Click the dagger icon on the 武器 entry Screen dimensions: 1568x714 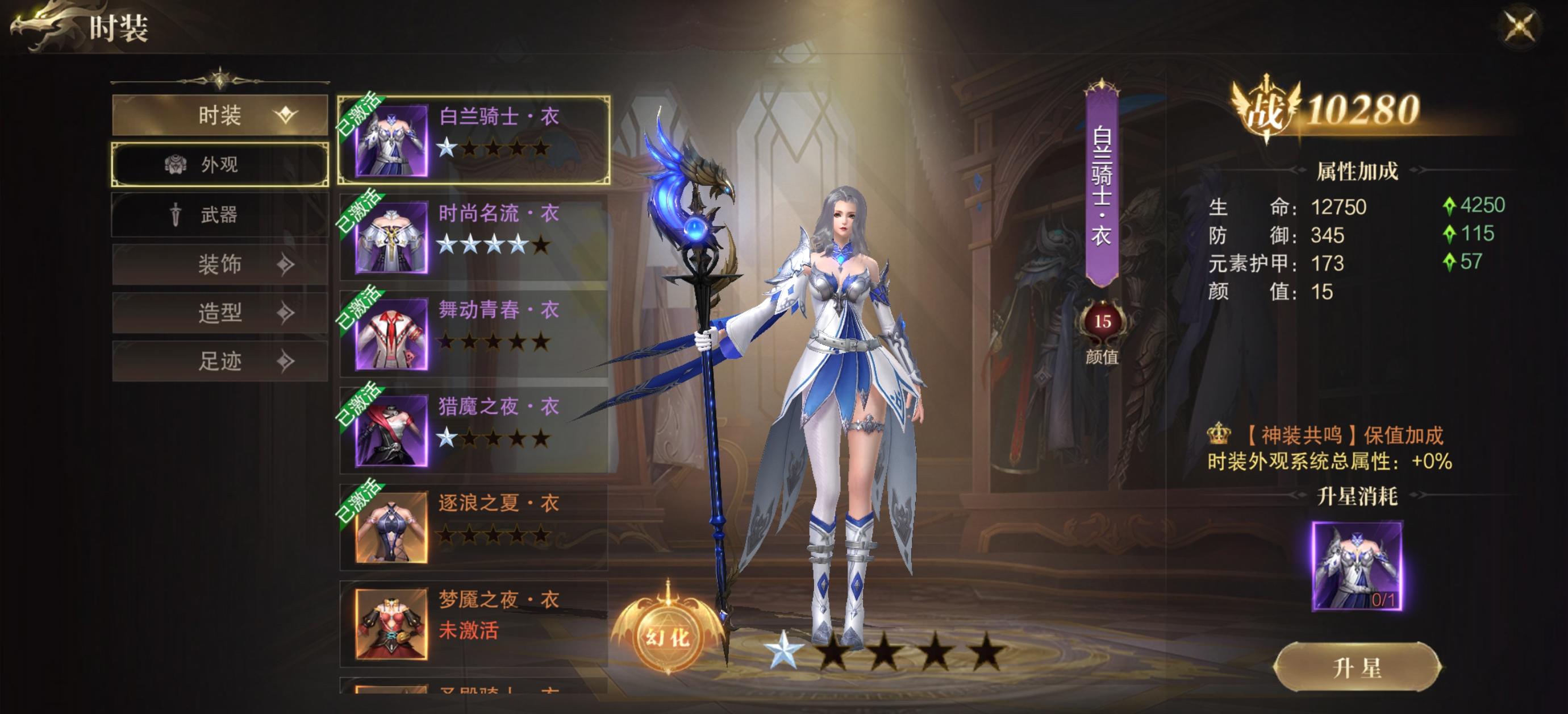176,215
